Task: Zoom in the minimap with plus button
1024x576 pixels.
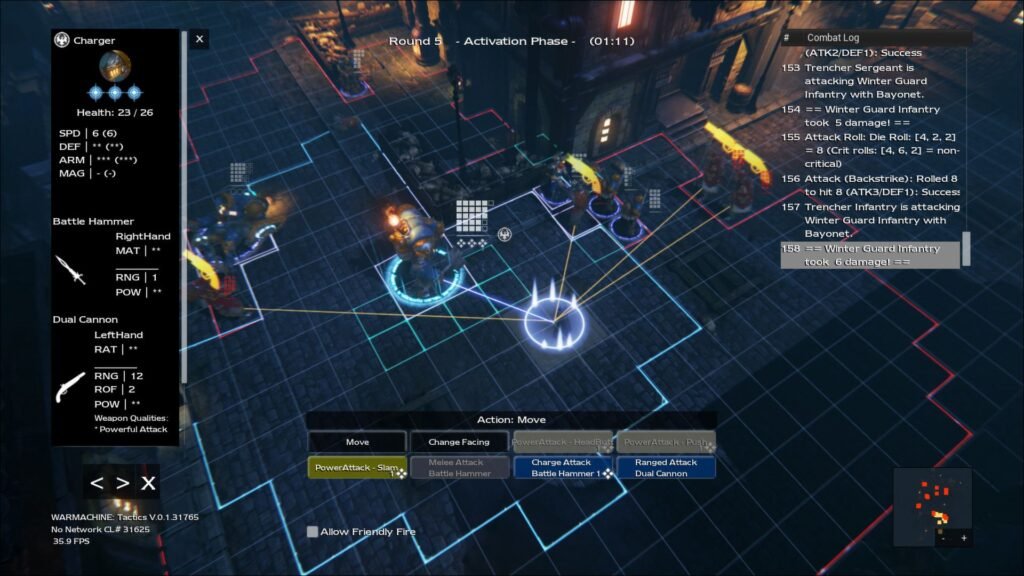Action: pos(964,538)
